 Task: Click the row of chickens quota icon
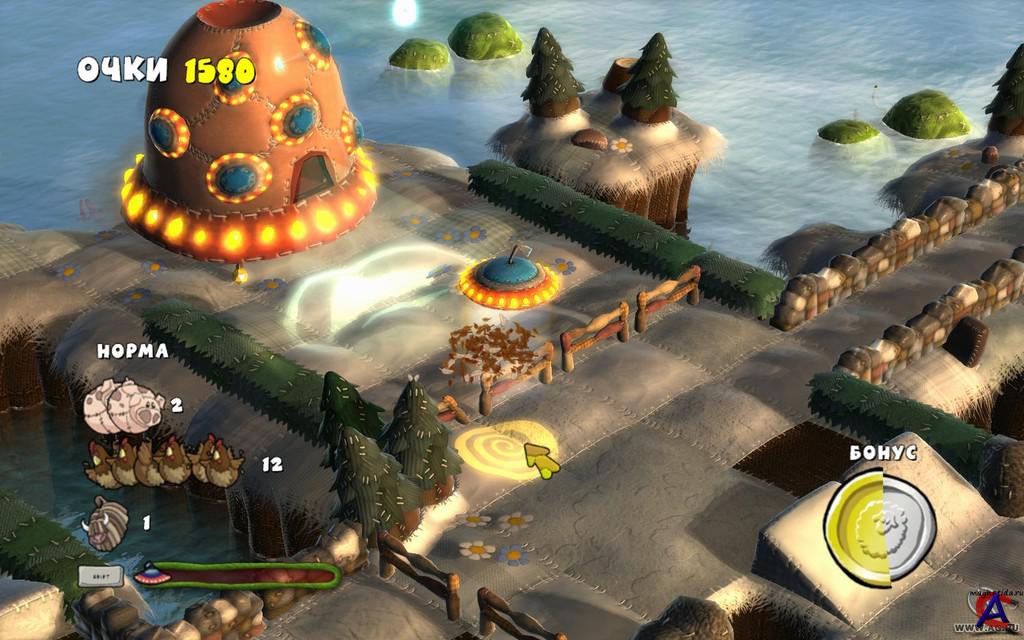165,462
